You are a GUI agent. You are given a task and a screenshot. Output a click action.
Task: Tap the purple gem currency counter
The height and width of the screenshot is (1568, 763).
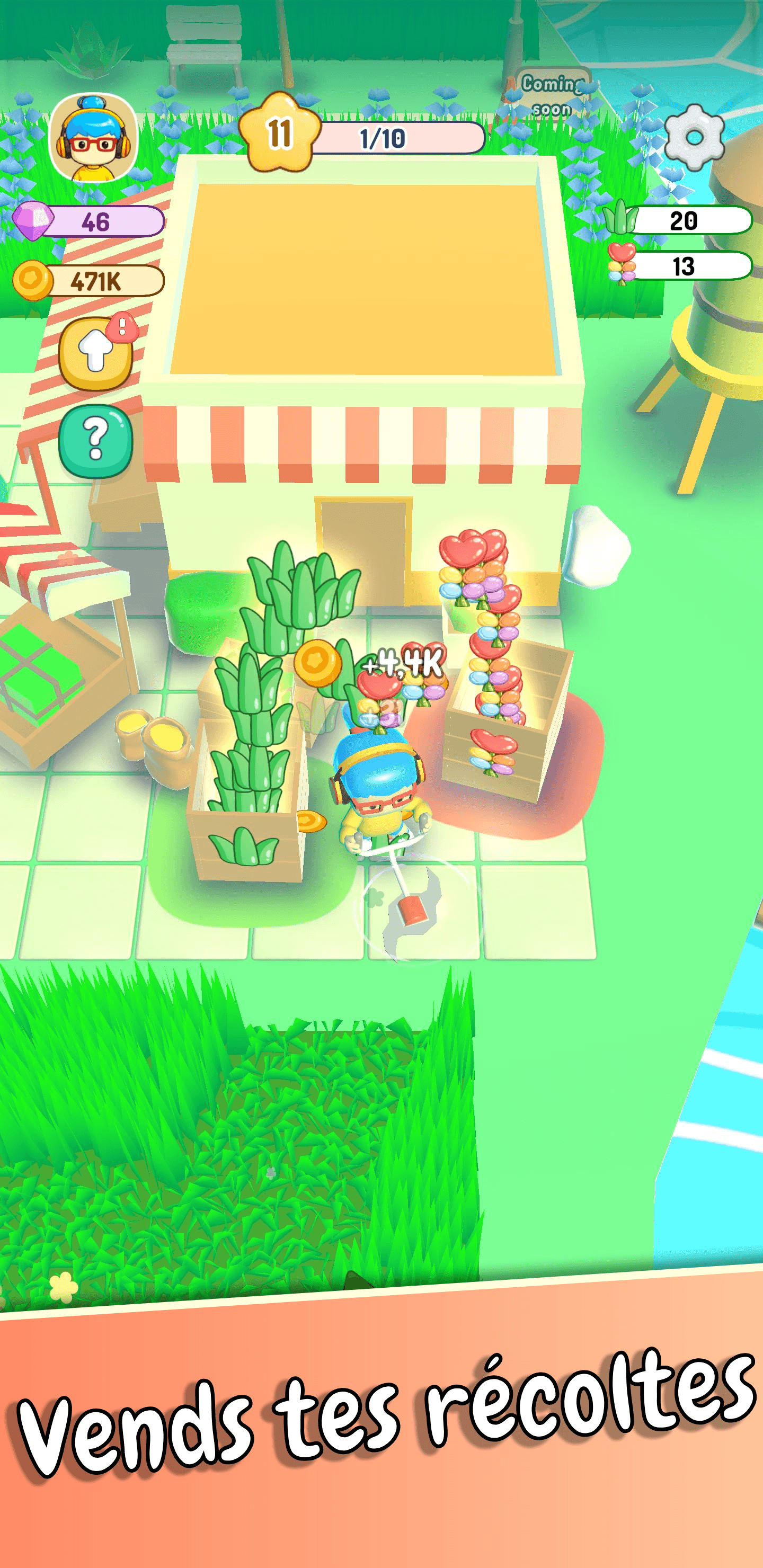[x=90, y=221]
